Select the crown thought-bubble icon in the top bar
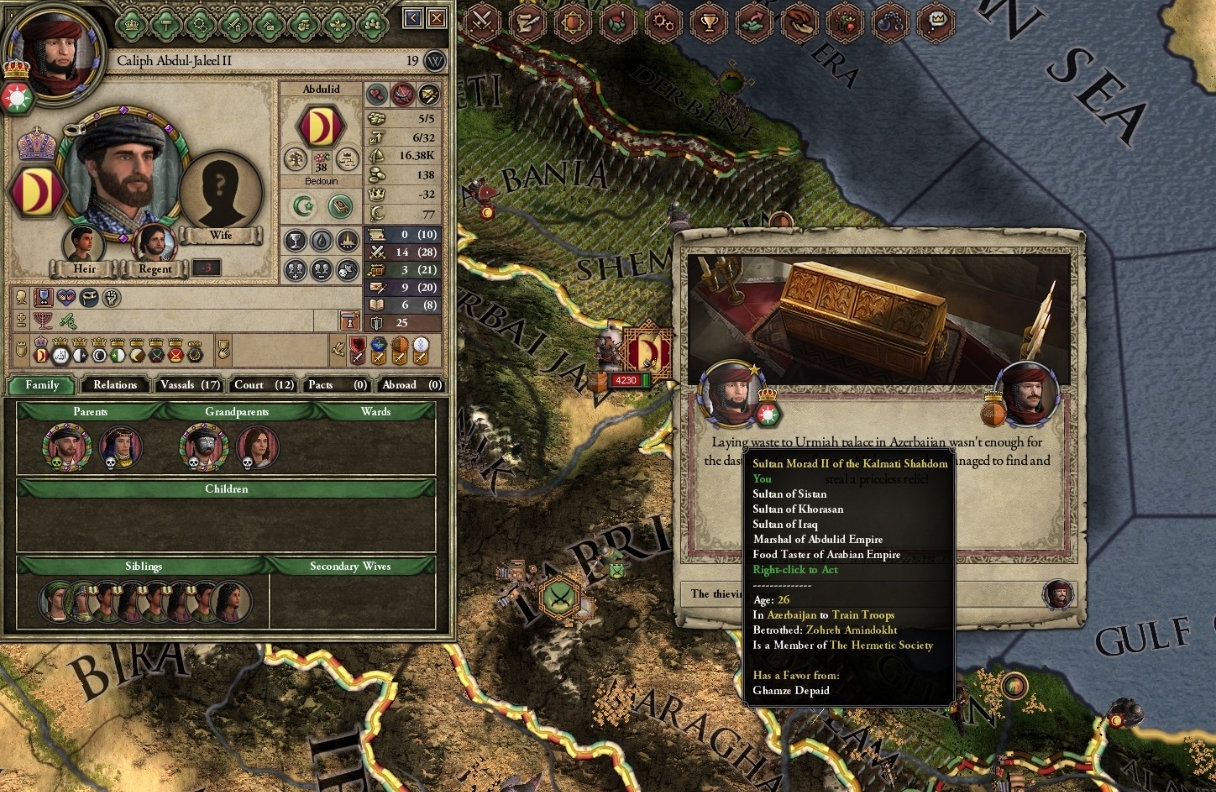This screenshot has height=792, width=1216. tap(935, 19)
